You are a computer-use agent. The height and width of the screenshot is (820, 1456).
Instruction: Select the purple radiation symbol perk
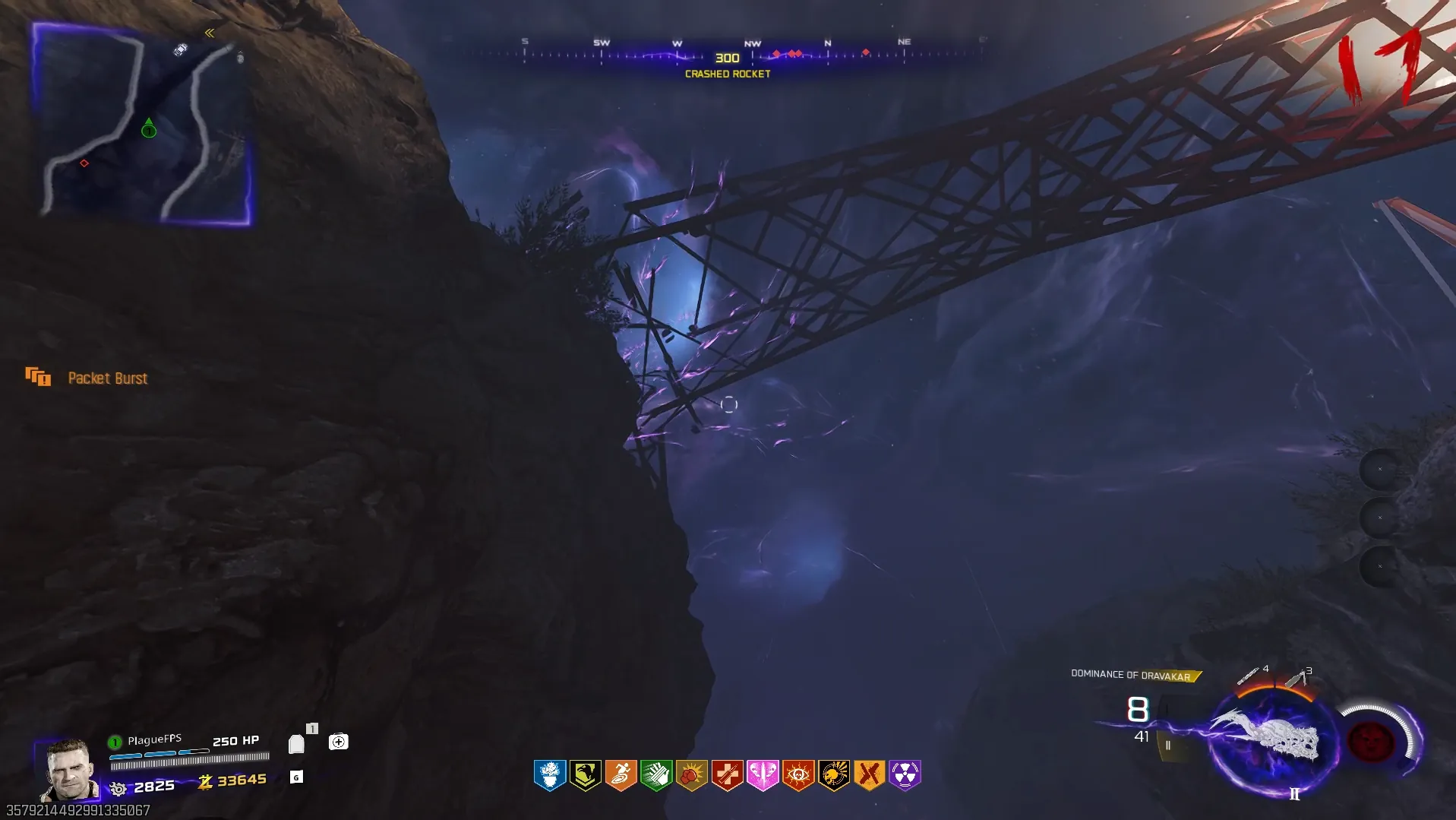(905, 775)
